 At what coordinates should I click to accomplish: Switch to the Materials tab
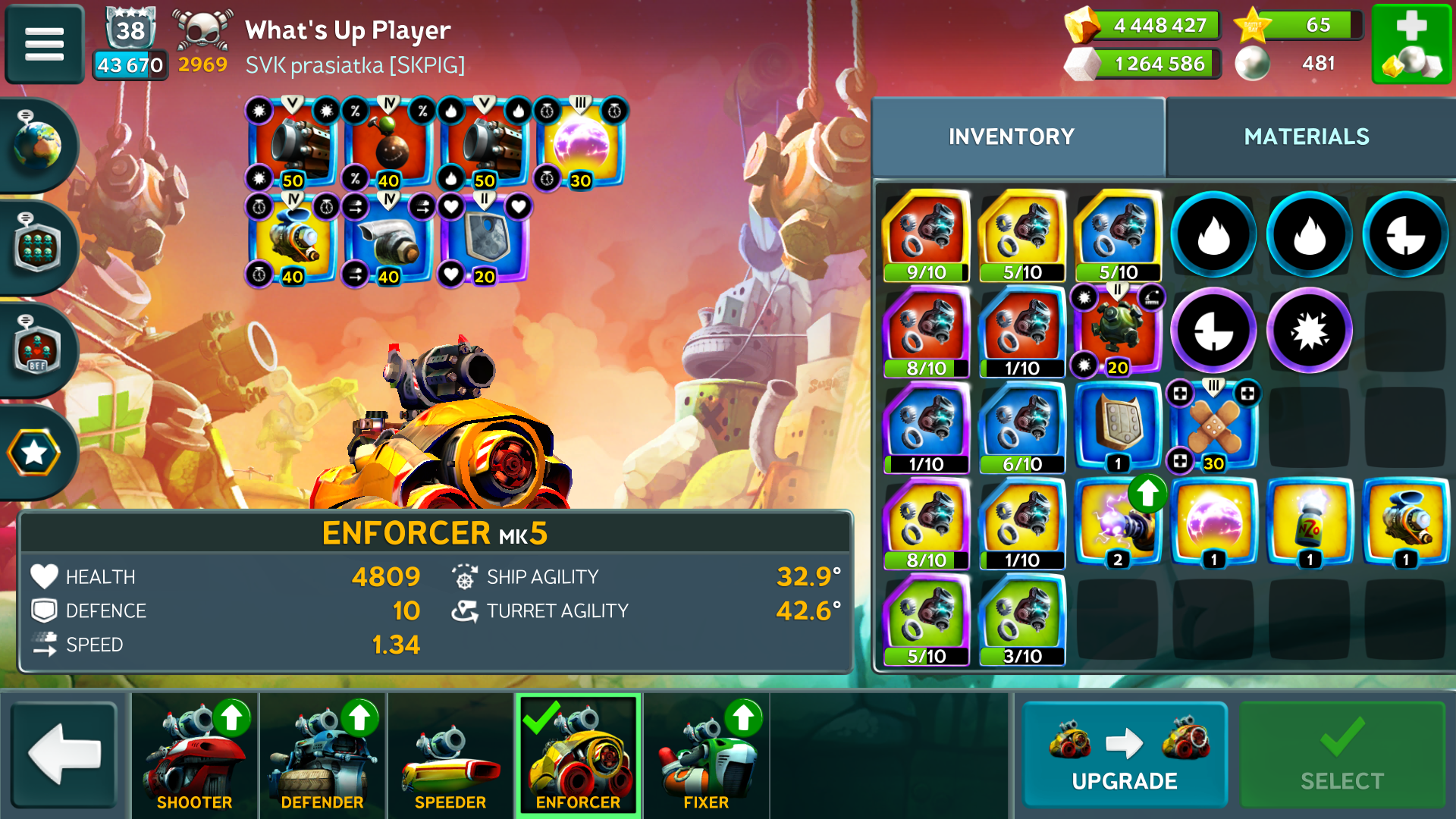coord(1306,136)
